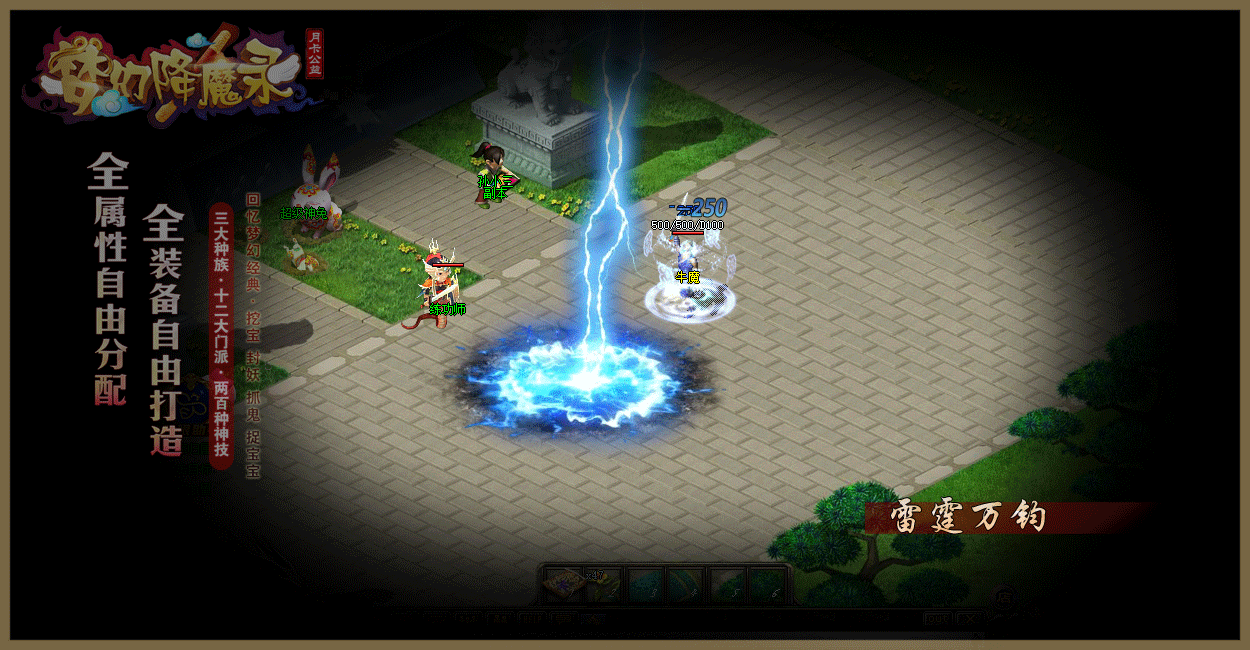The height and width of the screenshot is (650, 1250).
Task: Select the treasure map hotbar slot
Action: coord(564,584)
